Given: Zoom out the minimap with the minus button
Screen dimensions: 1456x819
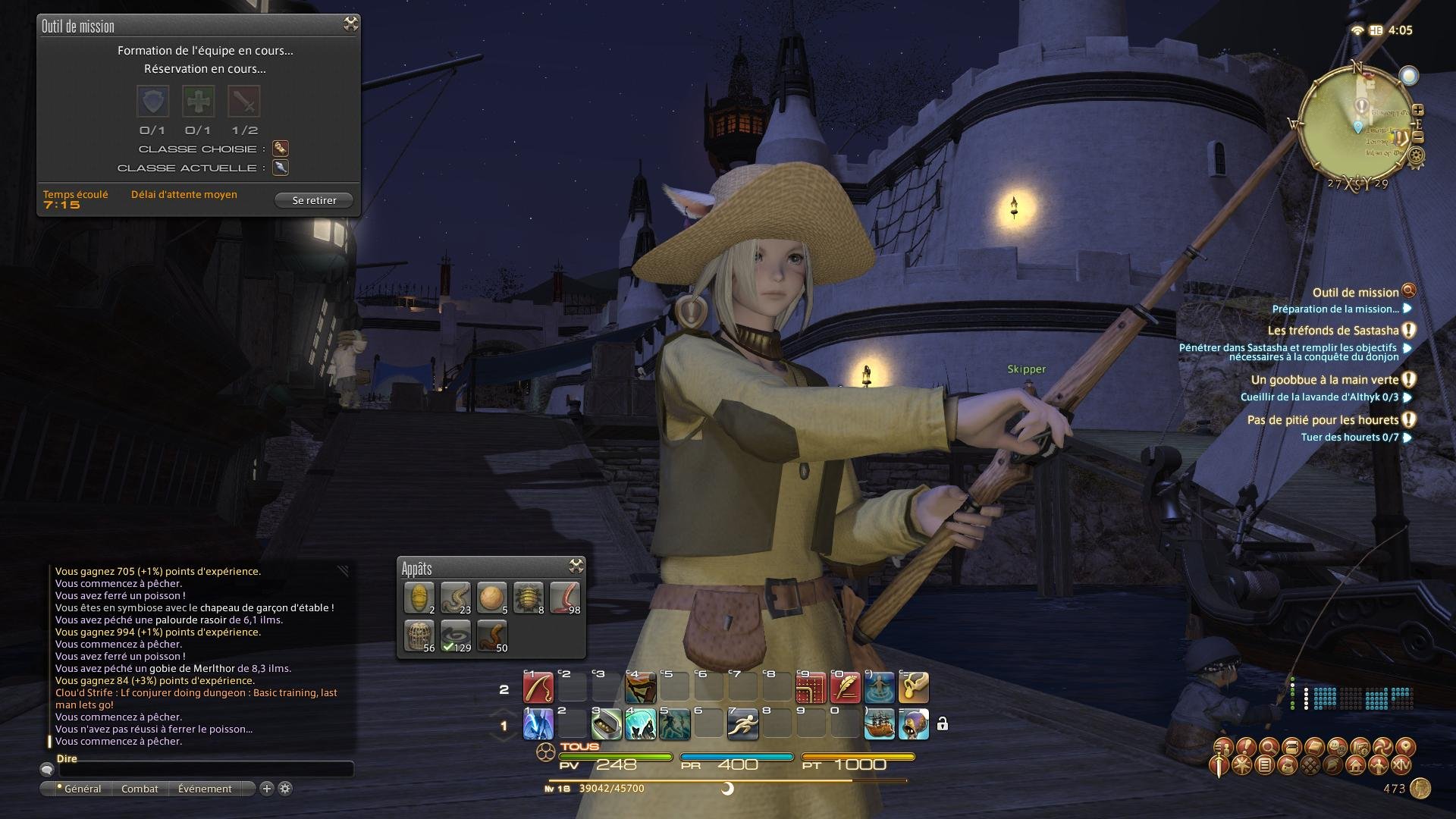Looking at the screenshot, I should pyautogui.click(x=1418, y=137).
